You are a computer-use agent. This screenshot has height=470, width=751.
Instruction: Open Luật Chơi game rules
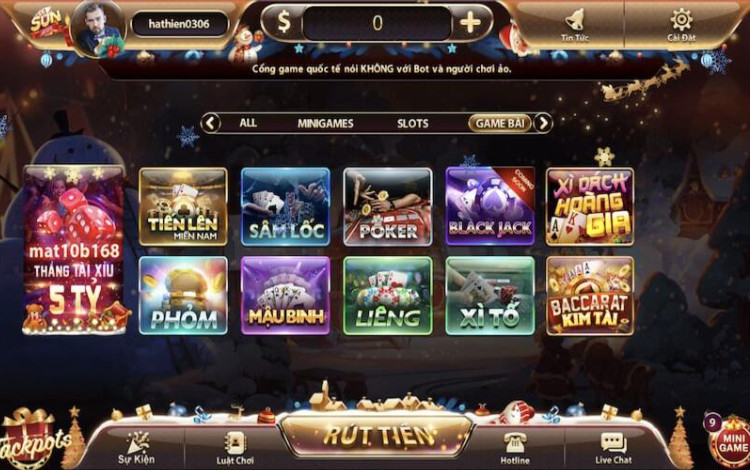coord(236,446)
